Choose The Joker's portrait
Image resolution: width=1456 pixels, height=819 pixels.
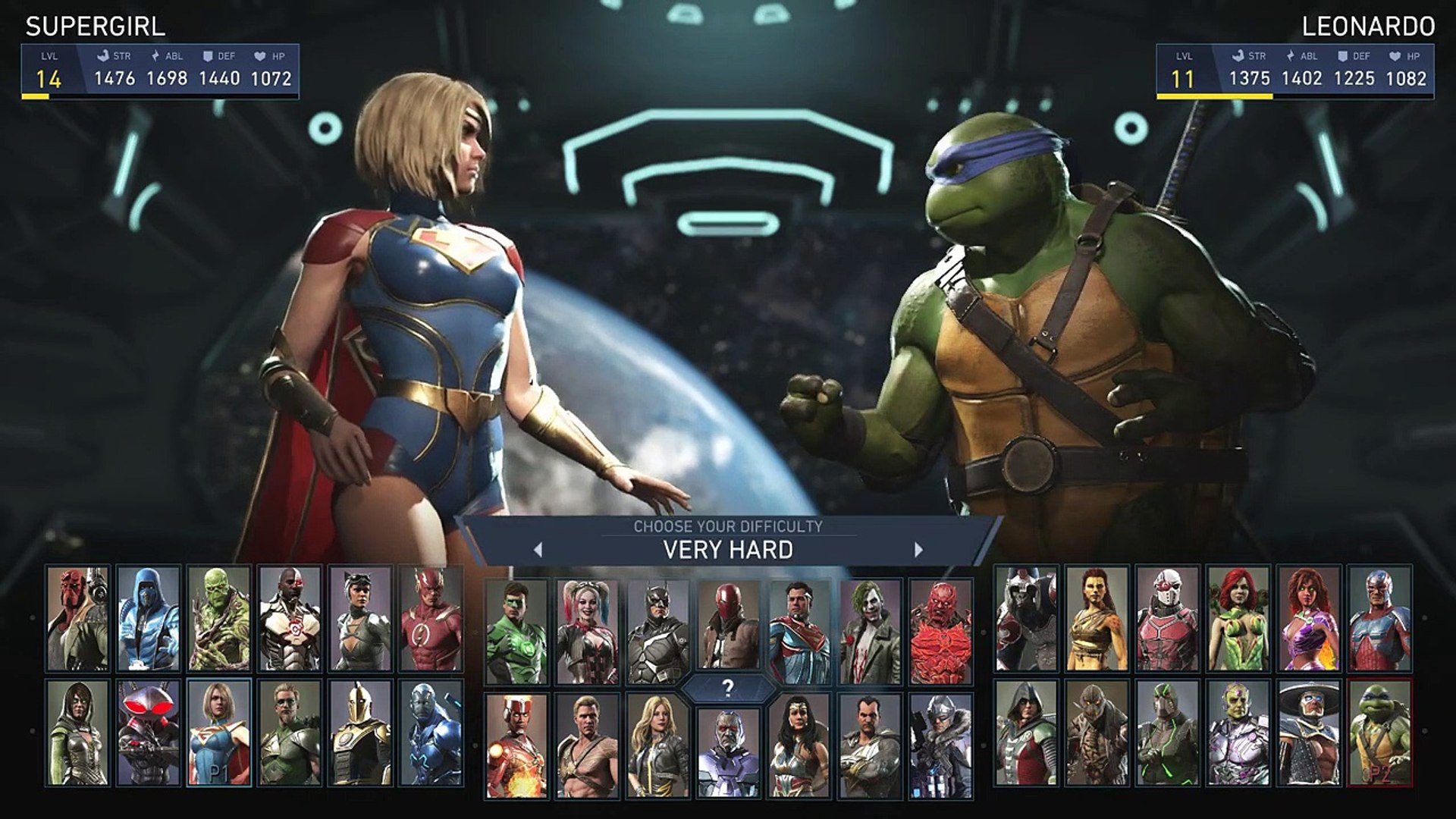(870, 632)
